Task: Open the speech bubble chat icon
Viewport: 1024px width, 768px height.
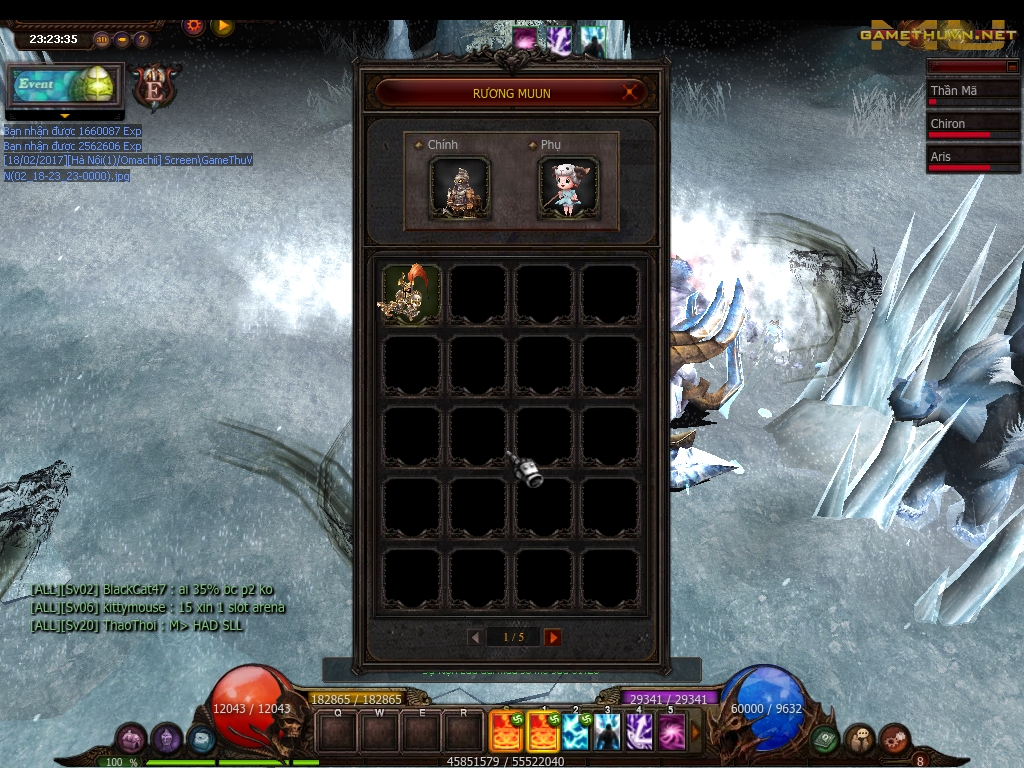Action: click(x=859, y=739)
